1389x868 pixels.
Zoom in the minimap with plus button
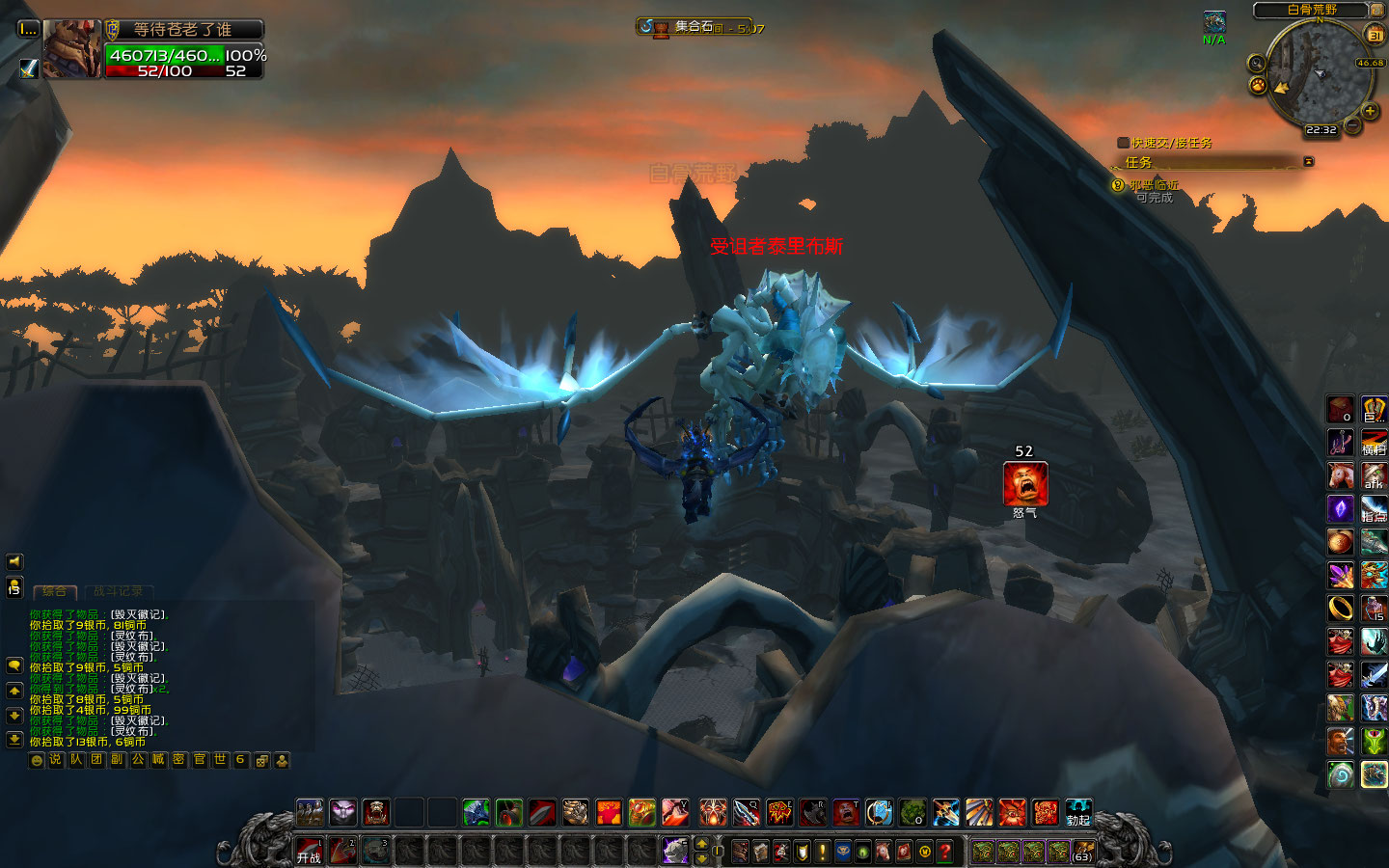(1370, 111)
